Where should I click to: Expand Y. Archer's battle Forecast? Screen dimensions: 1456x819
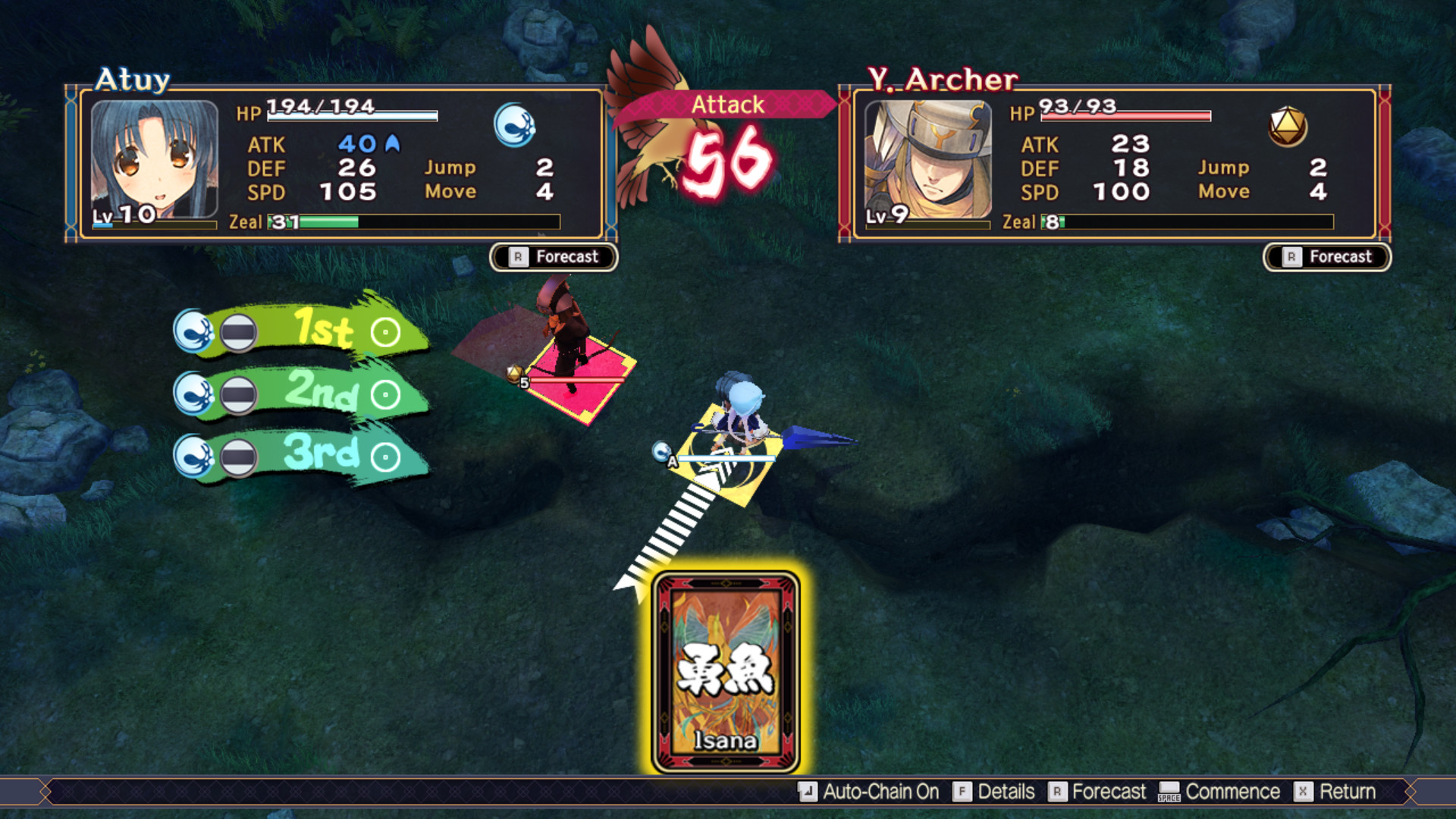1326,257
